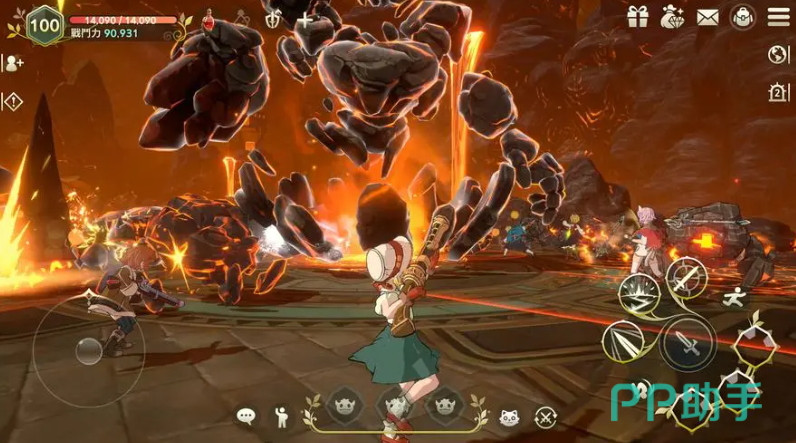This screenshot has width=796, height=443.
Task: Activate the triple spike skill
Action: tap(623, 343)
